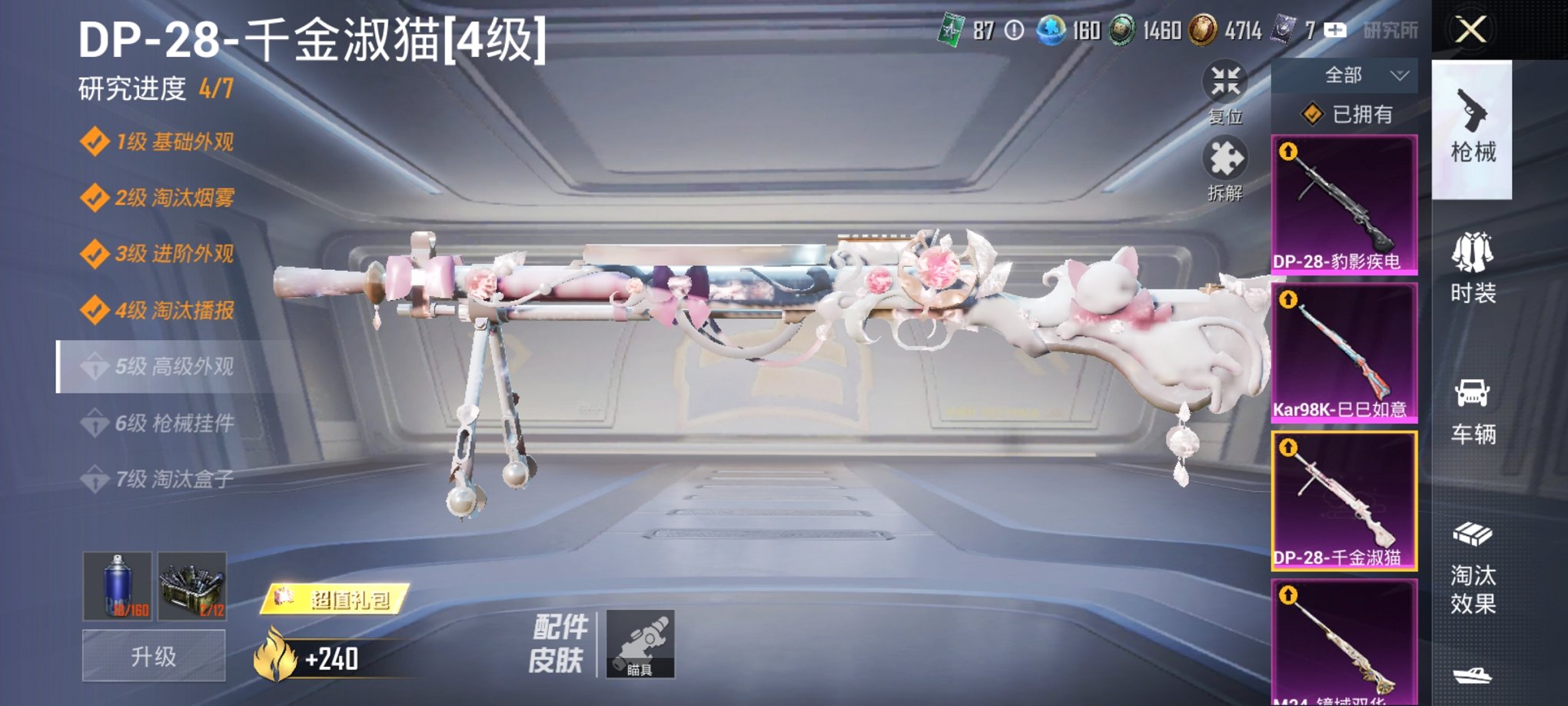Click the completed 1级 基础外观 checkmark
Screen dimensions: 1568x706
[97, 142]
